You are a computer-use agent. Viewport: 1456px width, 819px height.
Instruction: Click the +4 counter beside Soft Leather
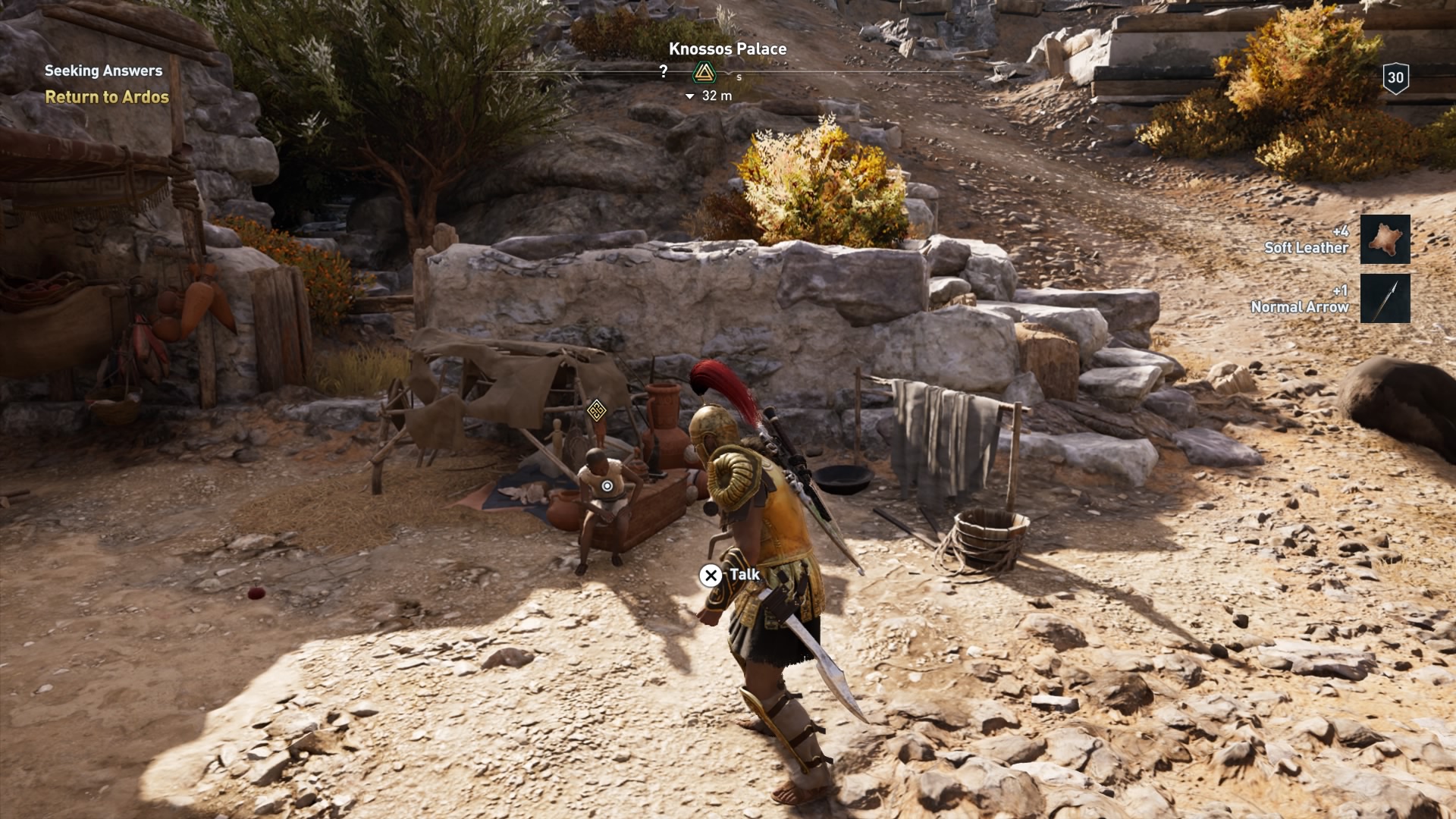coord(1342,231)
